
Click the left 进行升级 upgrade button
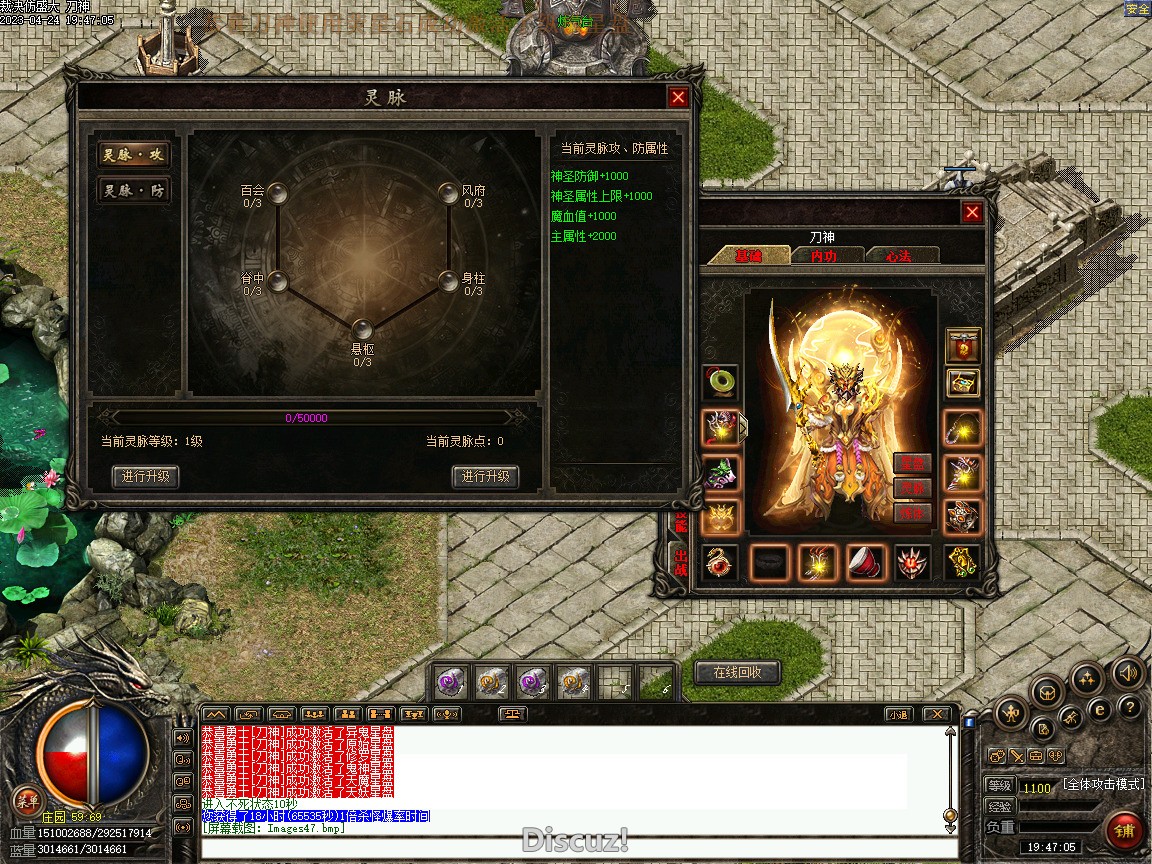coord(147,477)
